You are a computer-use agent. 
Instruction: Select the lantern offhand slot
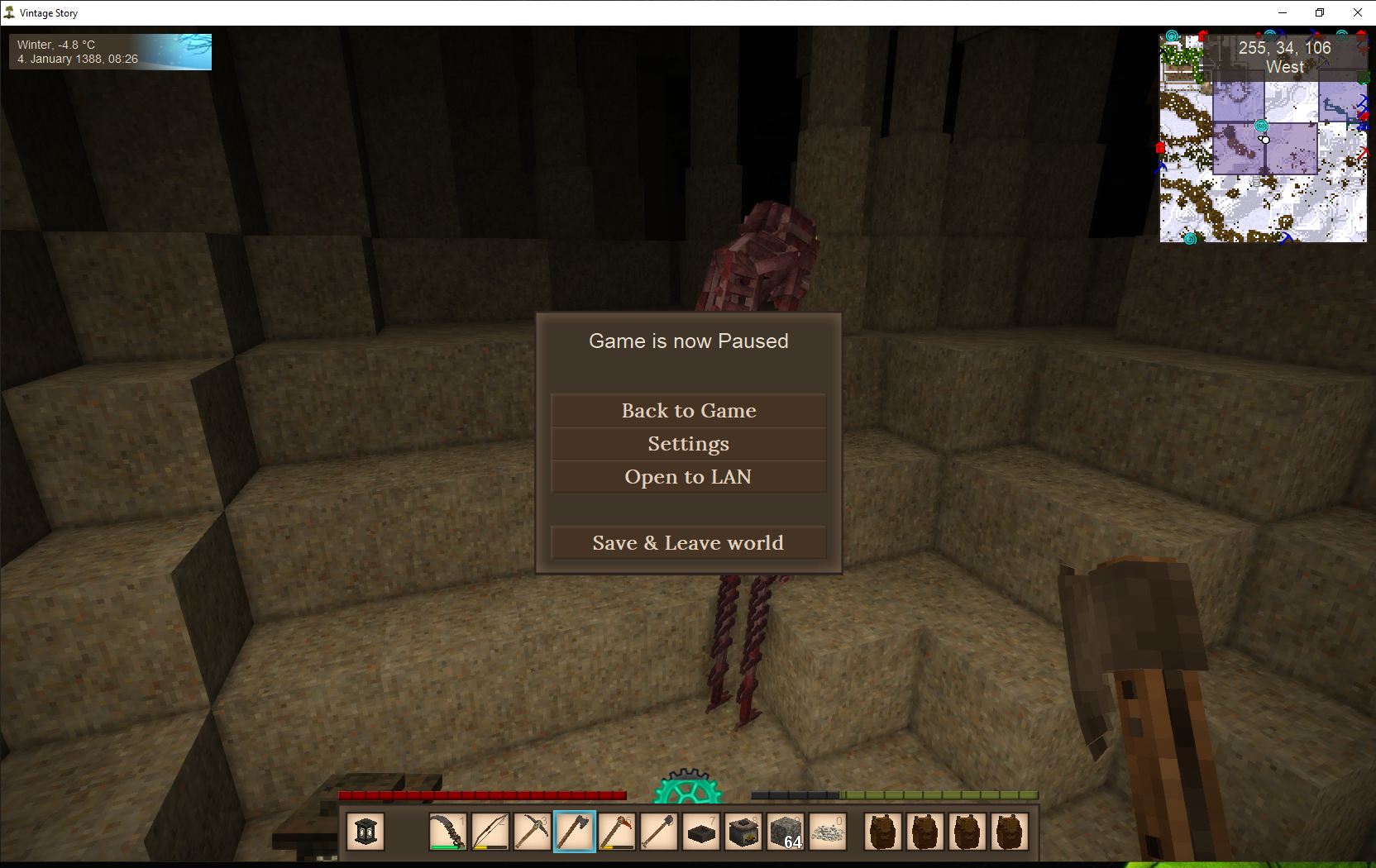(365, 832)
